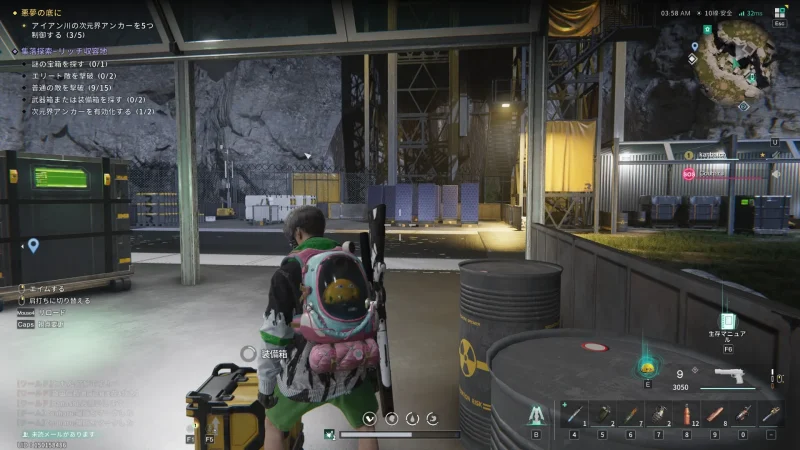Select the orange bottle slot with 12
This screenshot has width=800, height=450.
tap(686, 412)
